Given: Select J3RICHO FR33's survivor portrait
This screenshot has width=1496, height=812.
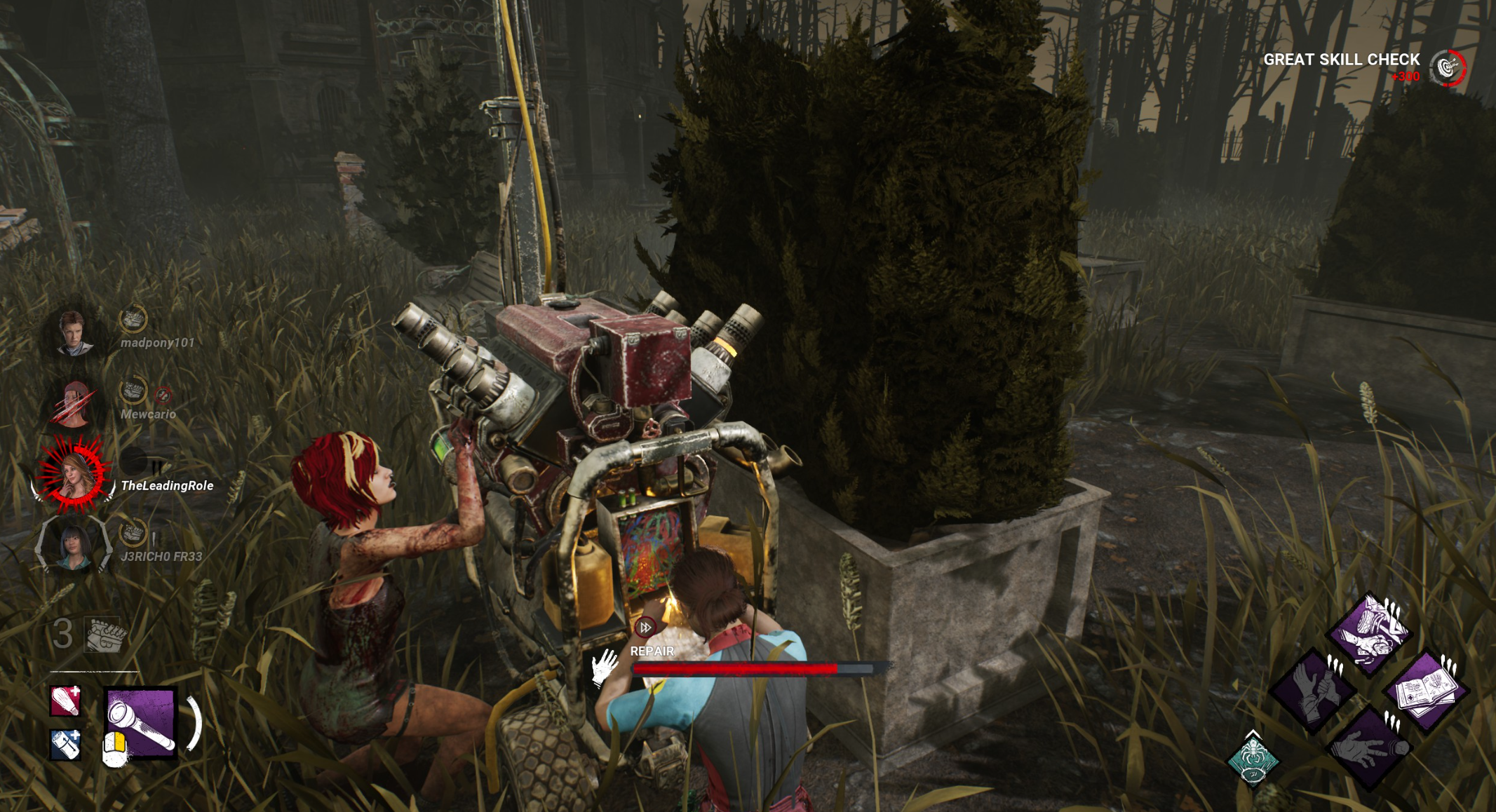Looking at the screenshot, I should (x=74, y=547).
